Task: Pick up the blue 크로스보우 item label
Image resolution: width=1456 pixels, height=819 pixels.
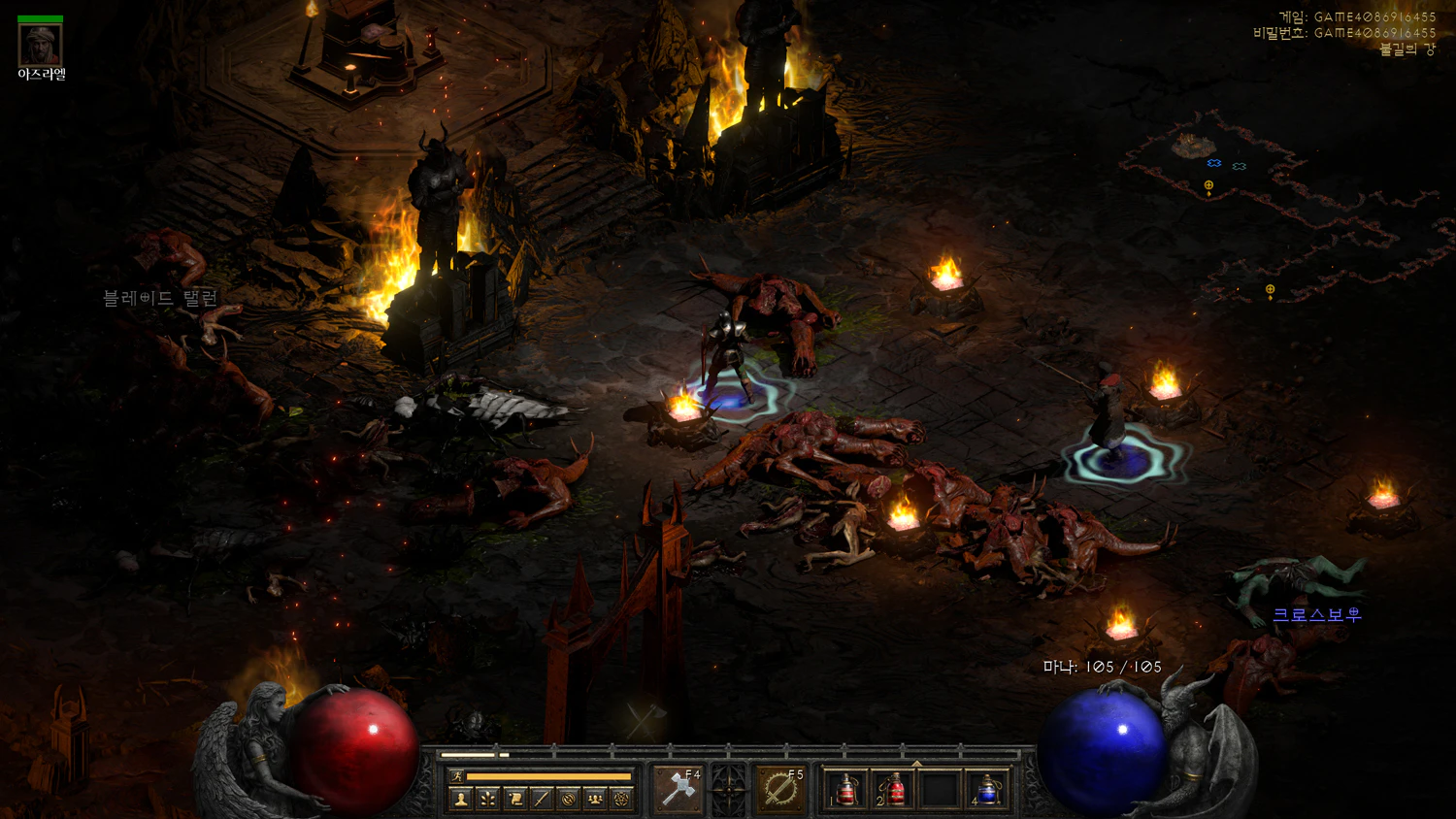Action: click(x=1316, y=614)
